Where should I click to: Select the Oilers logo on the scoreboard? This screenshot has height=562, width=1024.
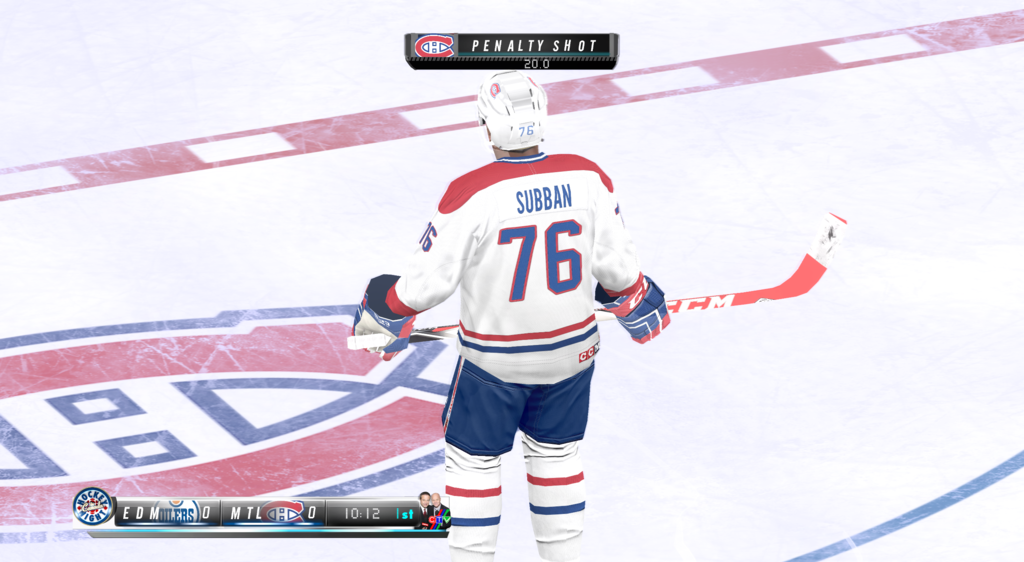pos(176,513)
